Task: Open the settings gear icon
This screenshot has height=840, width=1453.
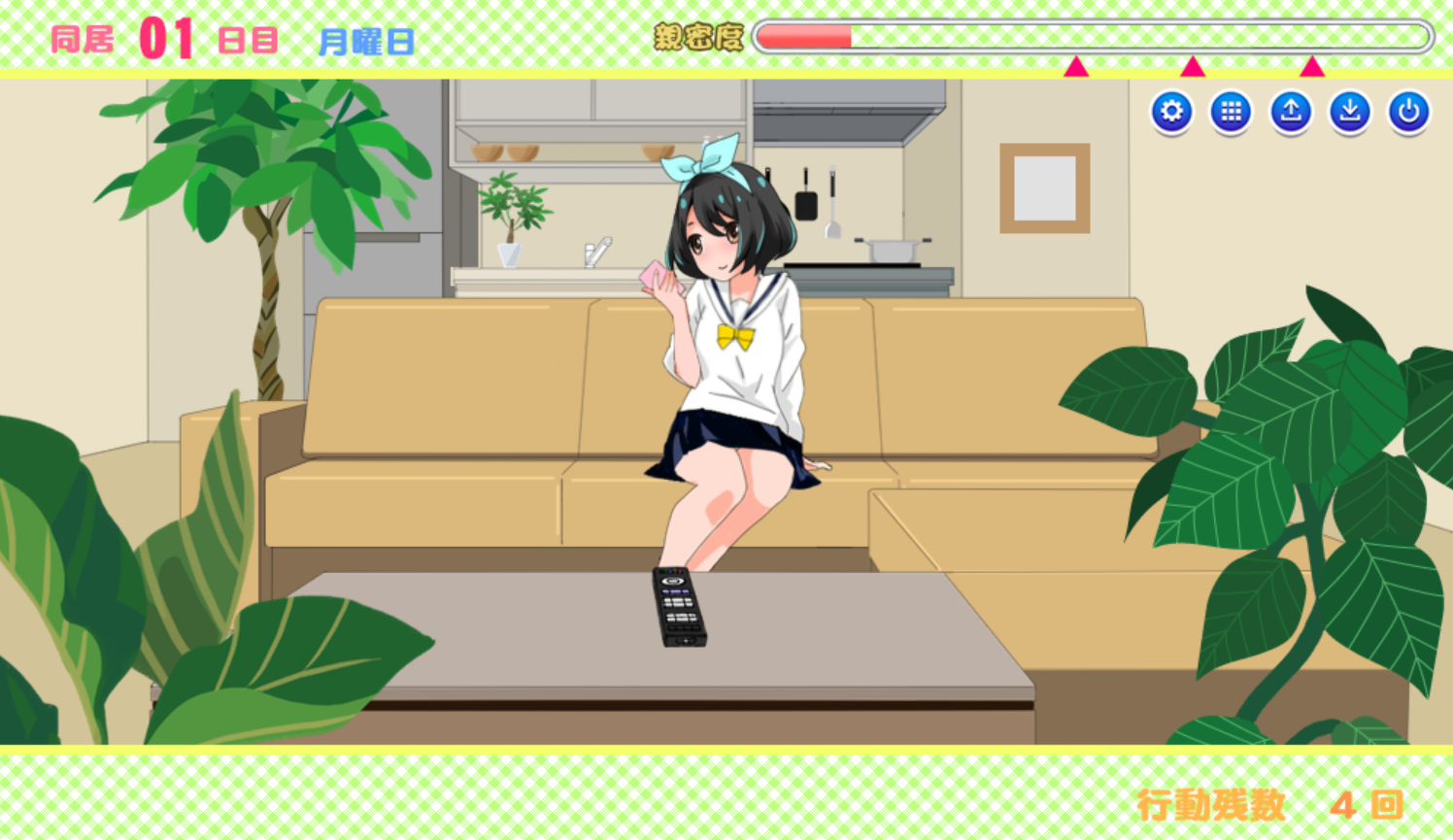Action: tap(1171, 111)
